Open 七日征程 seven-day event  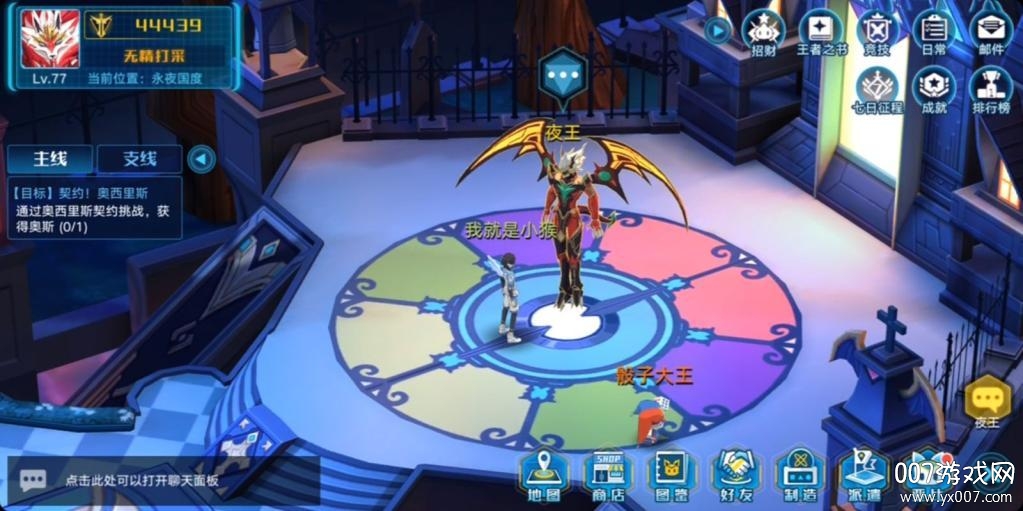(x=877, y=91)
